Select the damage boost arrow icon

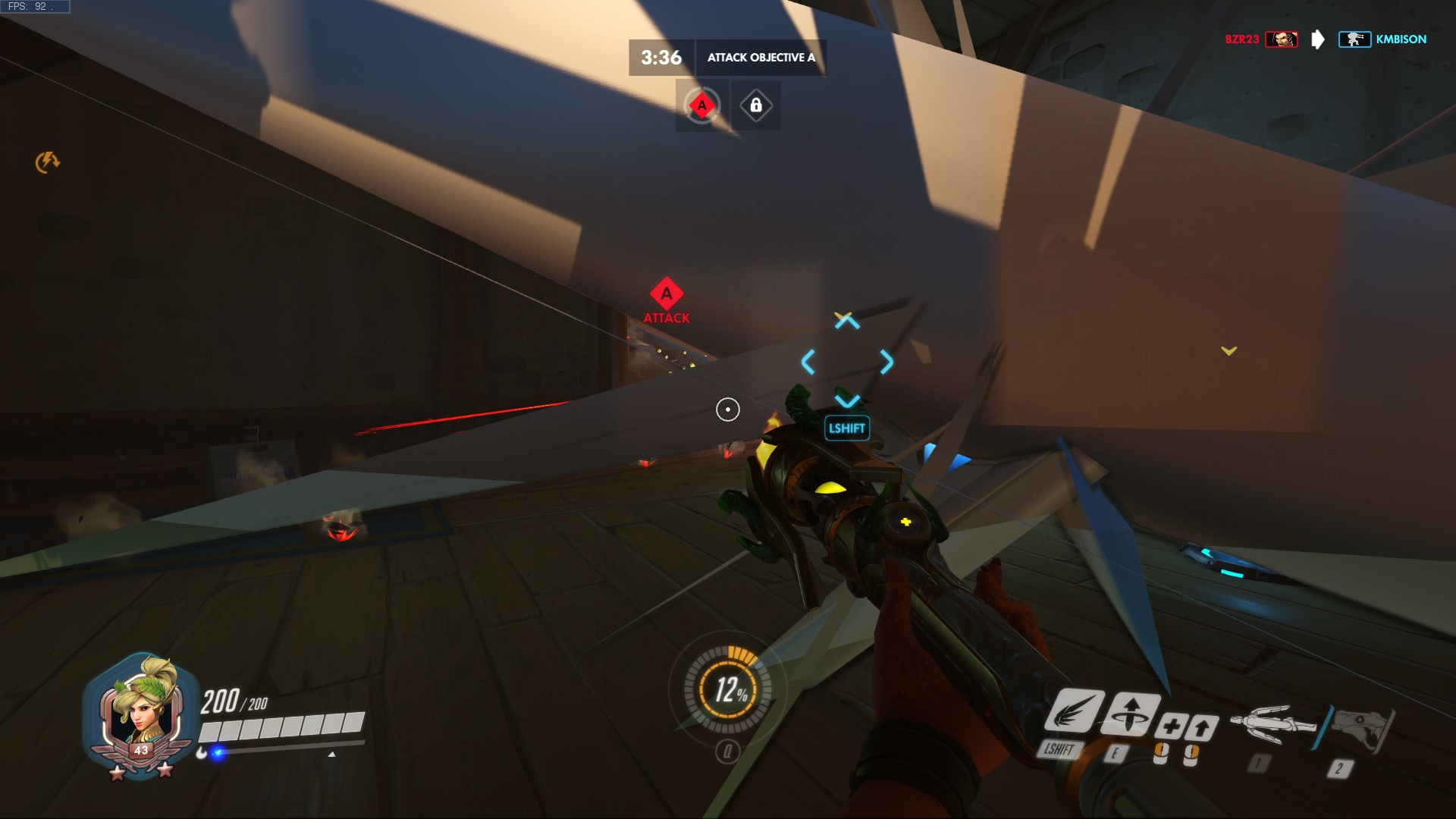pyautogui.click(x=1203, y=728)
